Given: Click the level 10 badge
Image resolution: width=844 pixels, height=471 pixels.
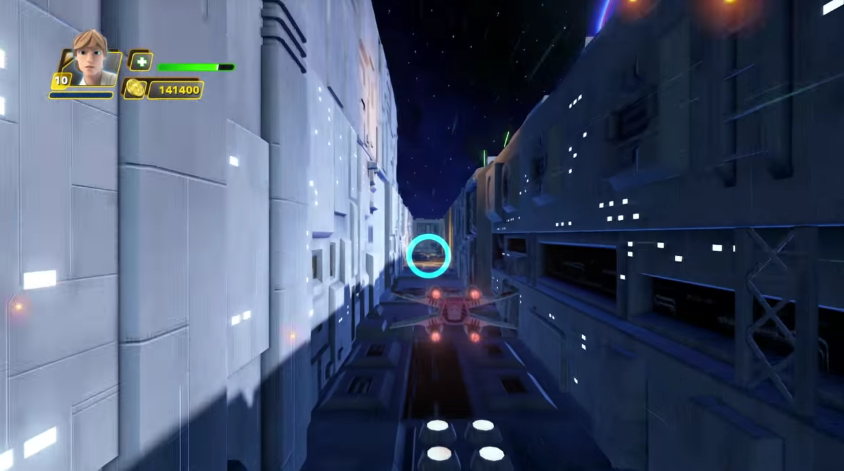Looking at the screenshot, I should pyautogui.click(x=61, y=81).
